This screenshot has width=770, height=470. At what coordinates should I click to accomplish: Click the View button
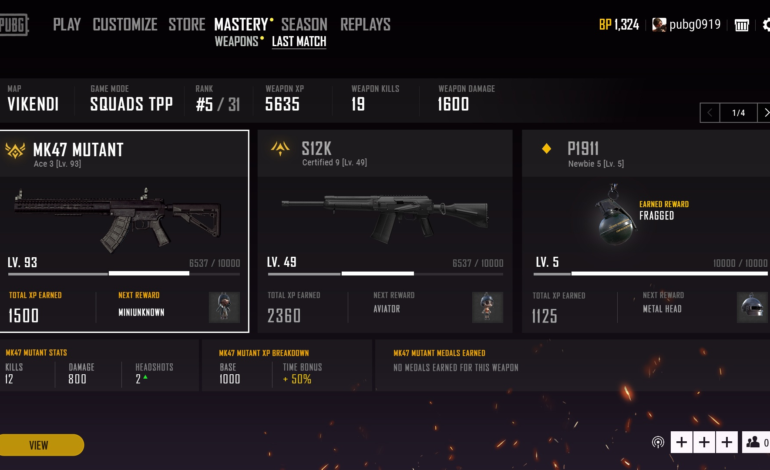pos(39,445)
